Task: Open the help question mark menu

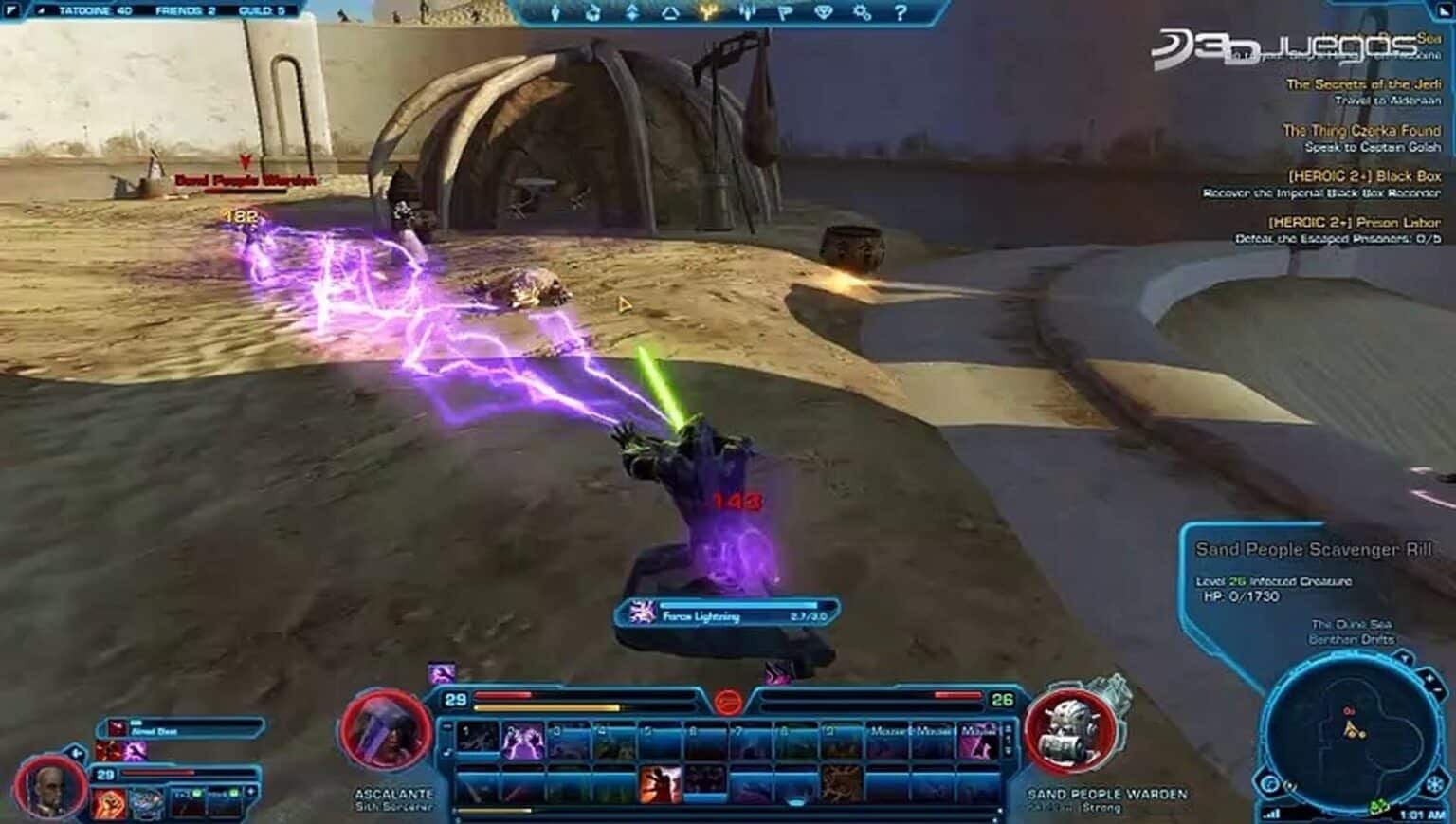Action: (x=901, y=12)
